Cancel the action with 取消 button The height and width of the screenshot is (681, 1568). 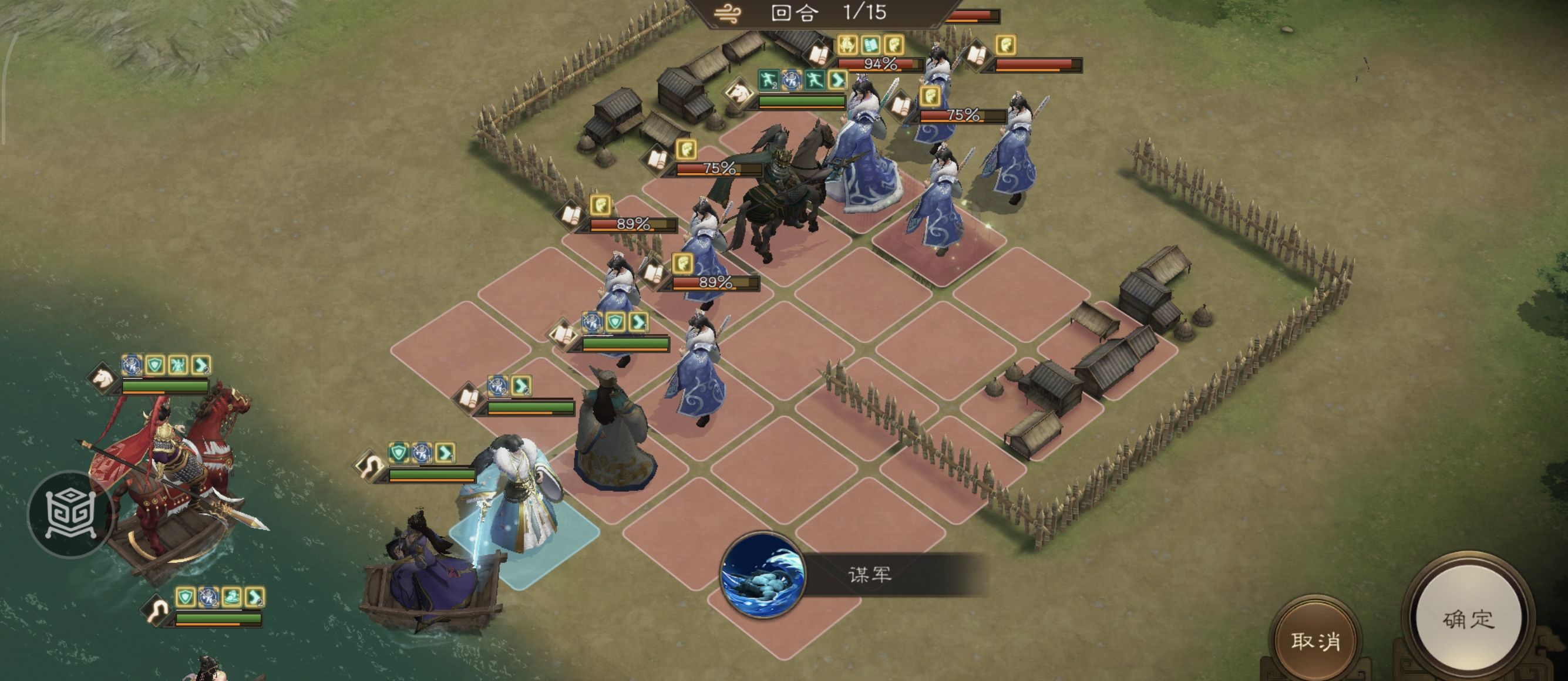1315,640
